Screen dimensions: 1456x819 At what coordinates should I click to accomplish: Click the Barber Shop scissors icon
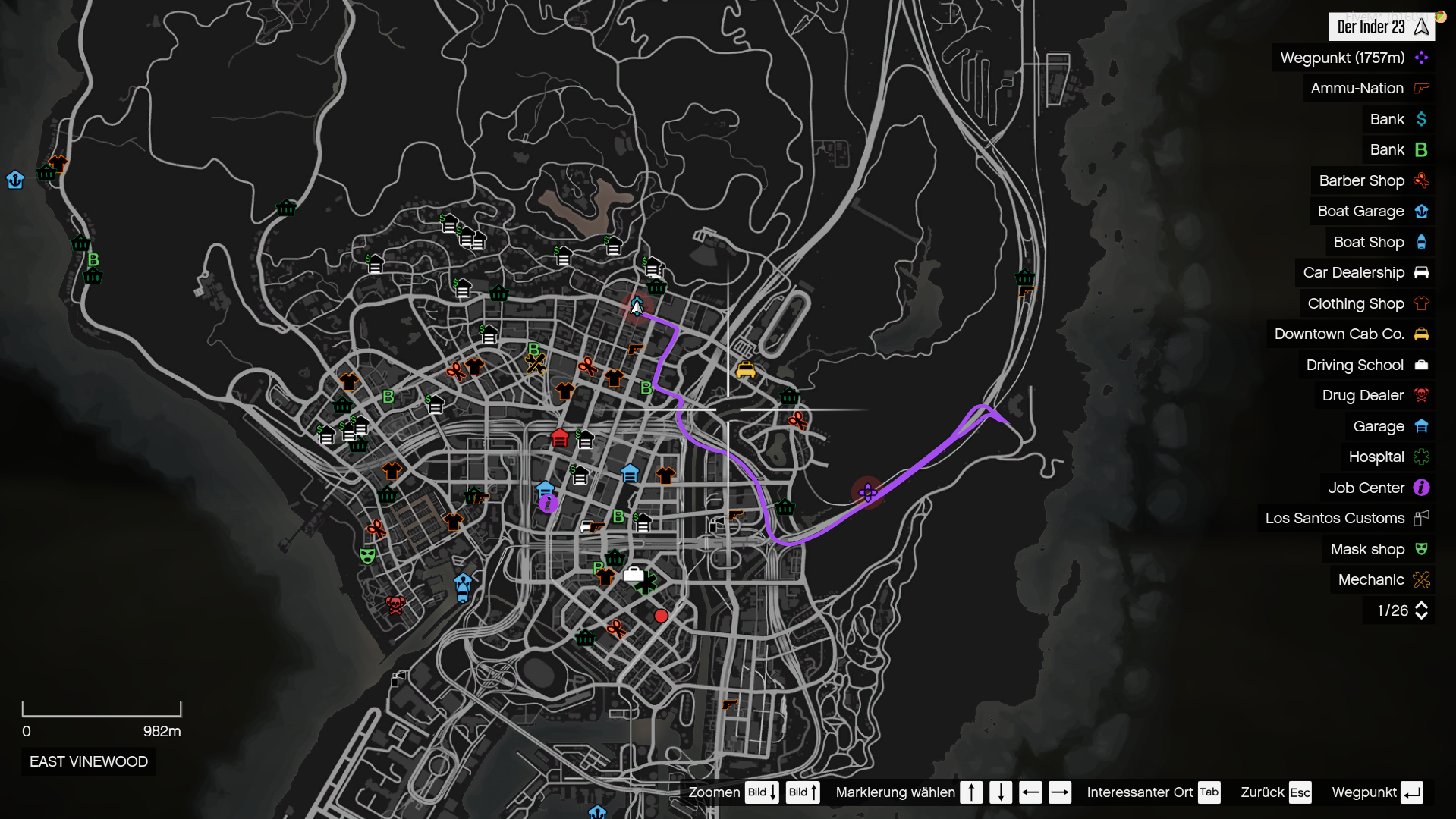1421,180
